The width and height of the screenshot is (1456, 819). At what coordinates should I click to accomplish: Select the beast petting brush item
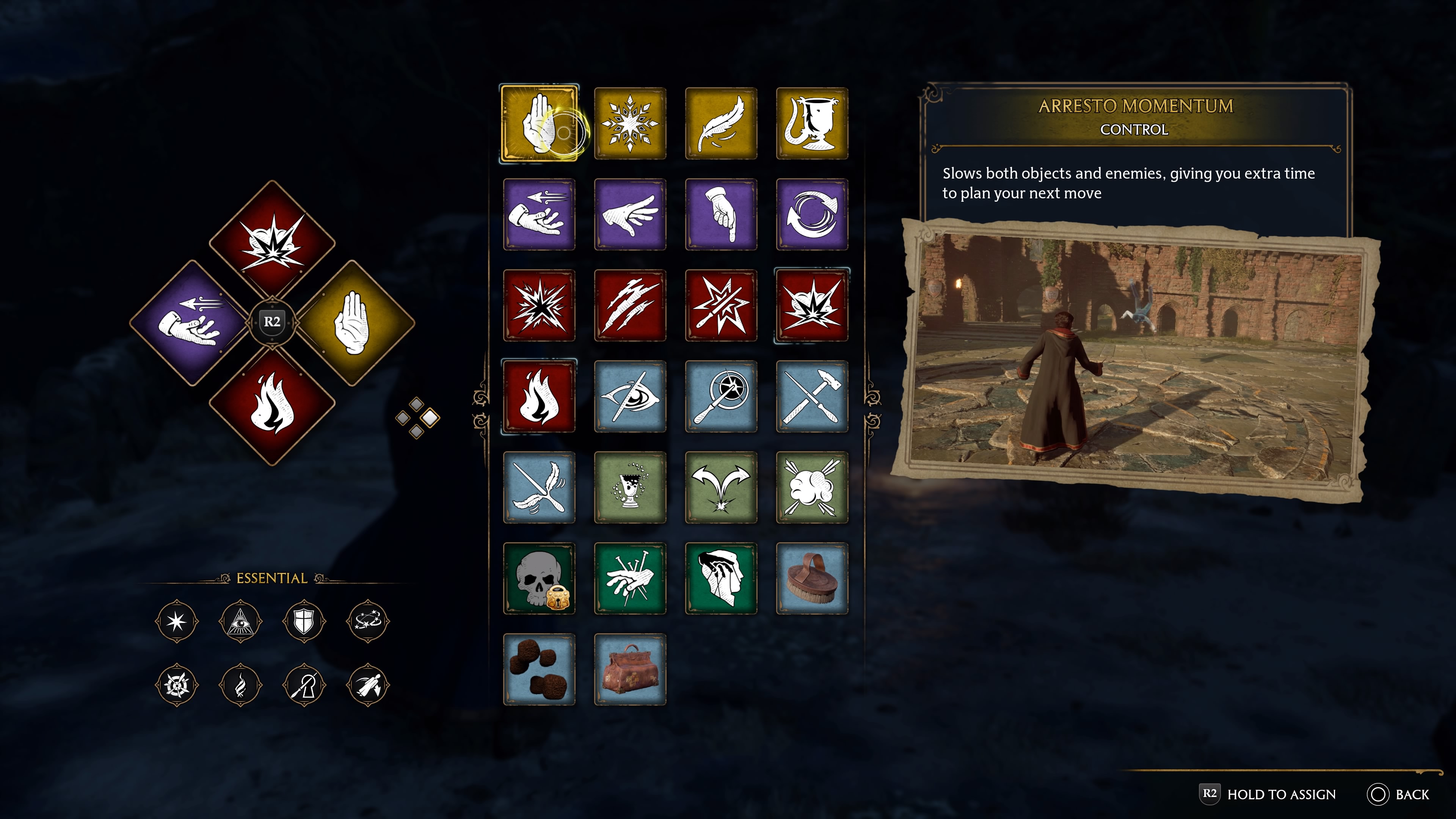812,579
